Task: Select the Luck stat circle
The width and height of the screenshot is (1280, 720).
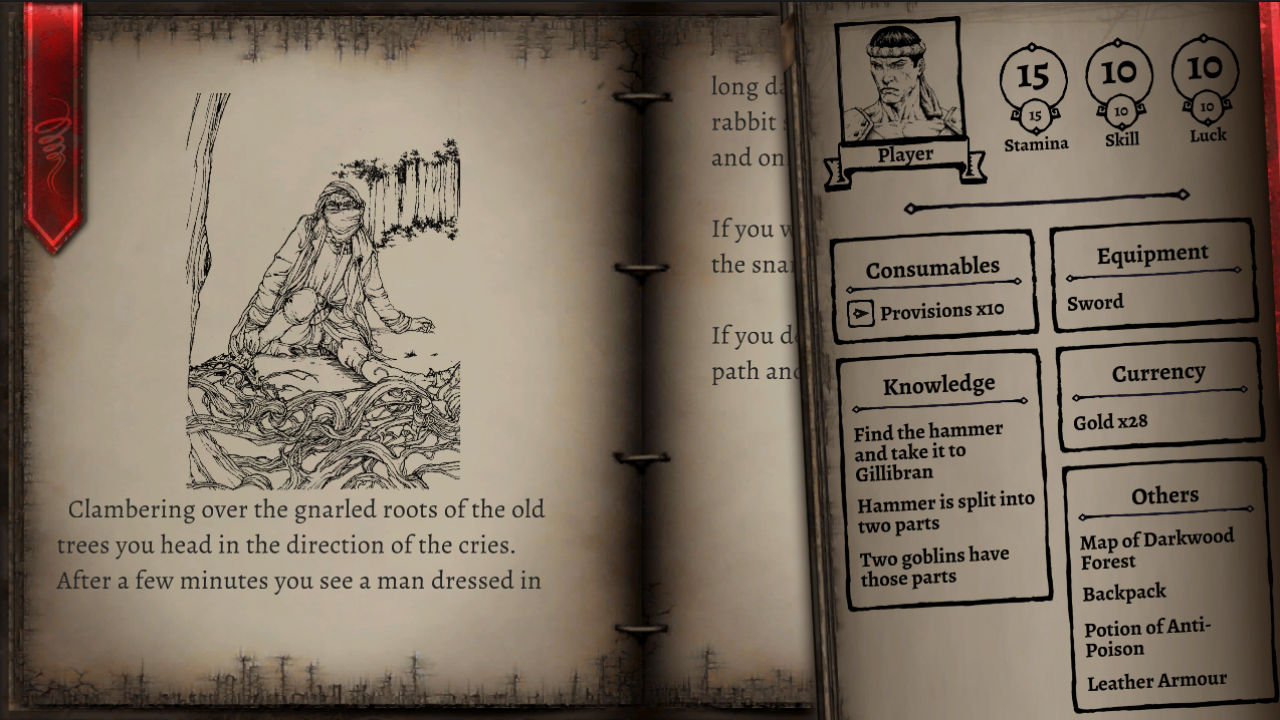Action: pyautogui.click(x=1205, y=70)
